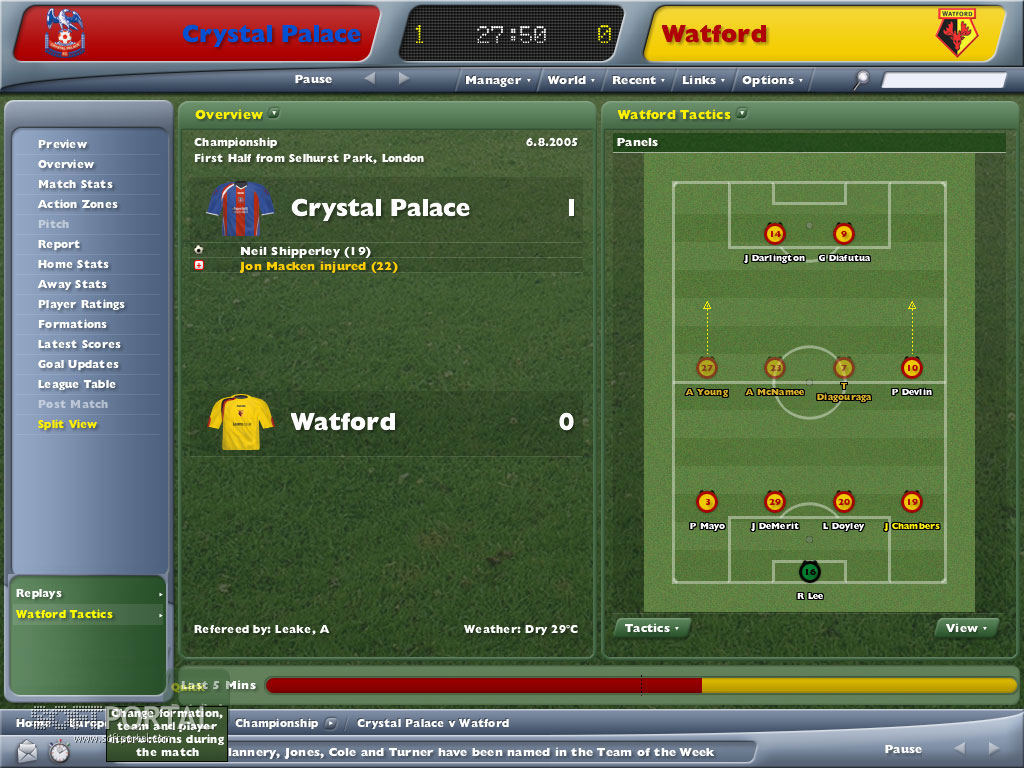
Task: Check the League Table
Action: pos(77,384)
